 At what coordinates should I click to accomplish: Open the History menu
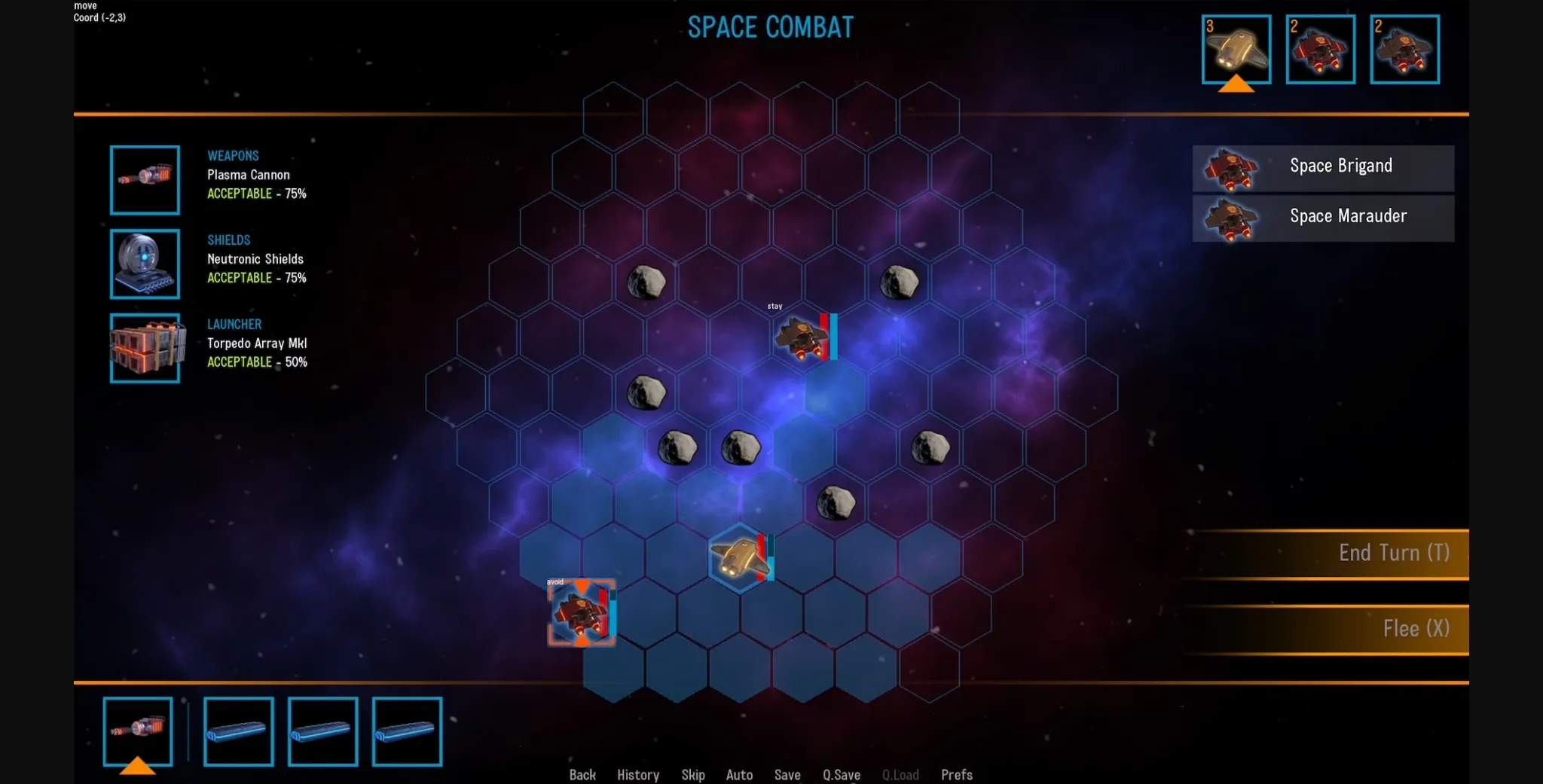pyautogui.click(x=637, y=775)
